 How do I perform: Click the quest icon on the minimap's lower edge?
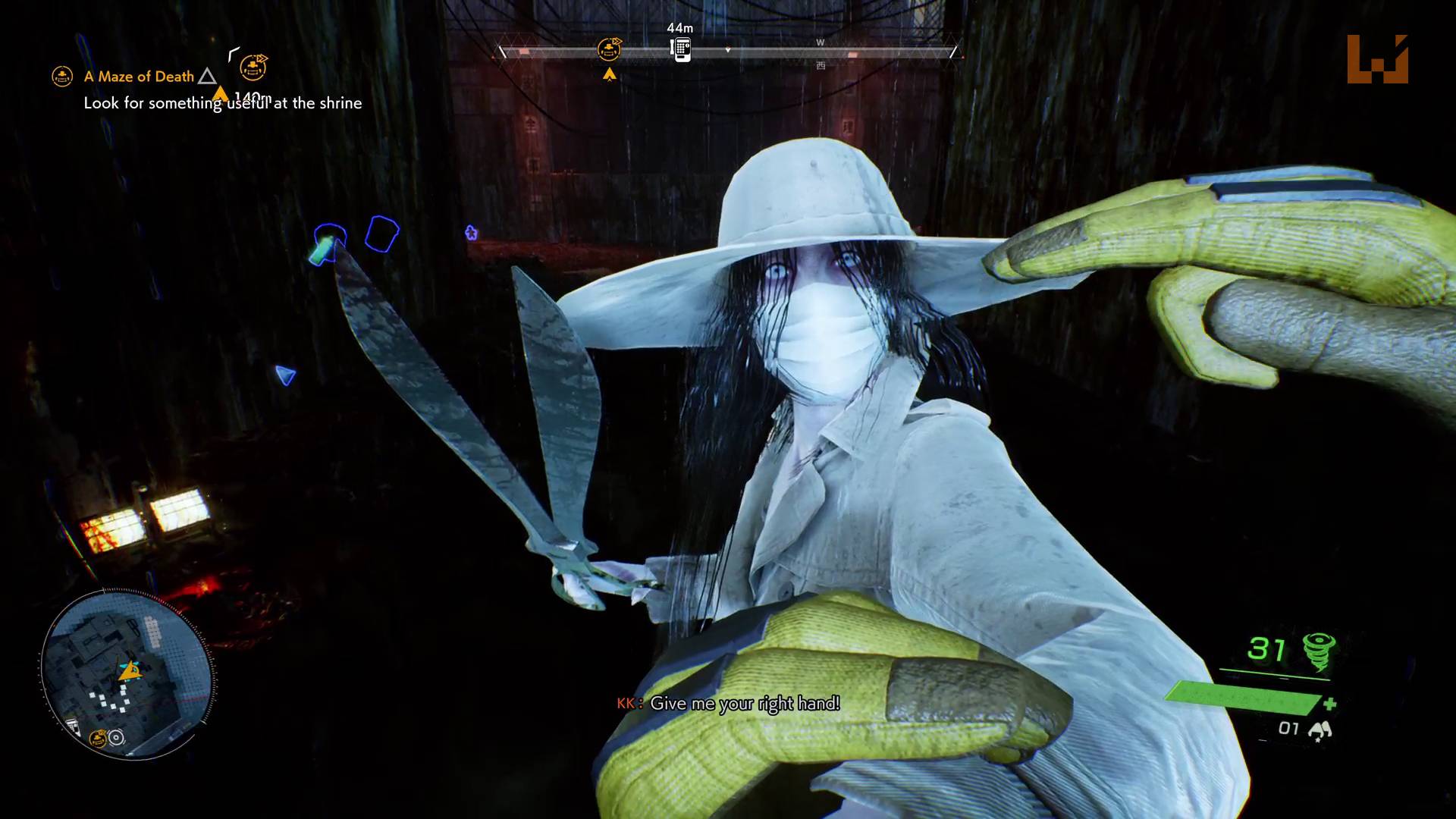tap(98, 738)
